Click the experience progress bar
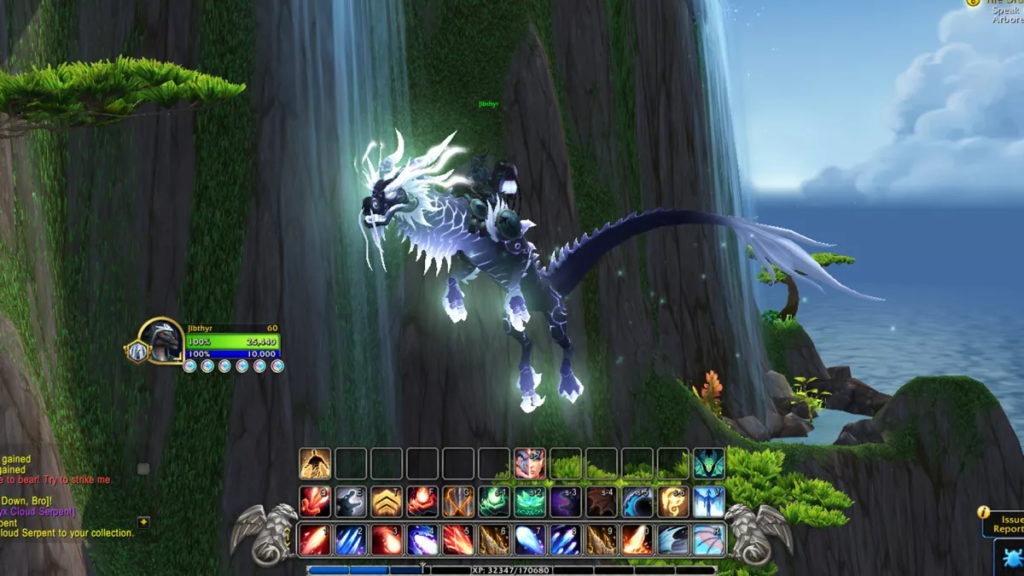This screenshot has width=1024, height=576. [510, 570]
